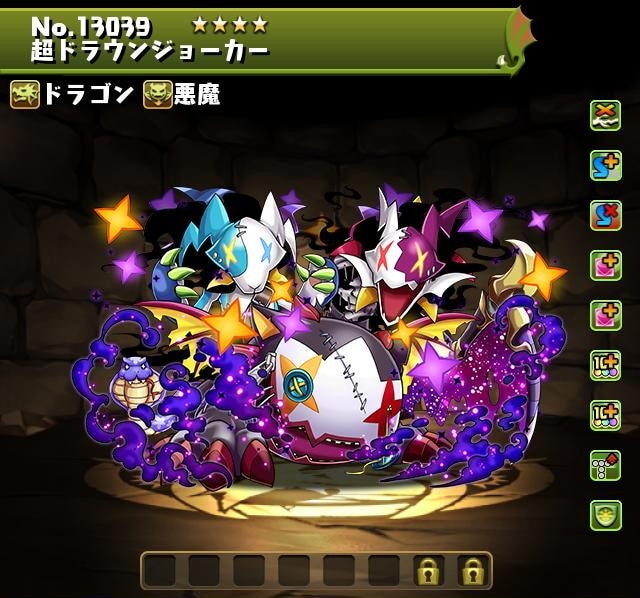Tap the Dragon type icon
Viewport: 640px width, 598px height.
tap(25, 95)
